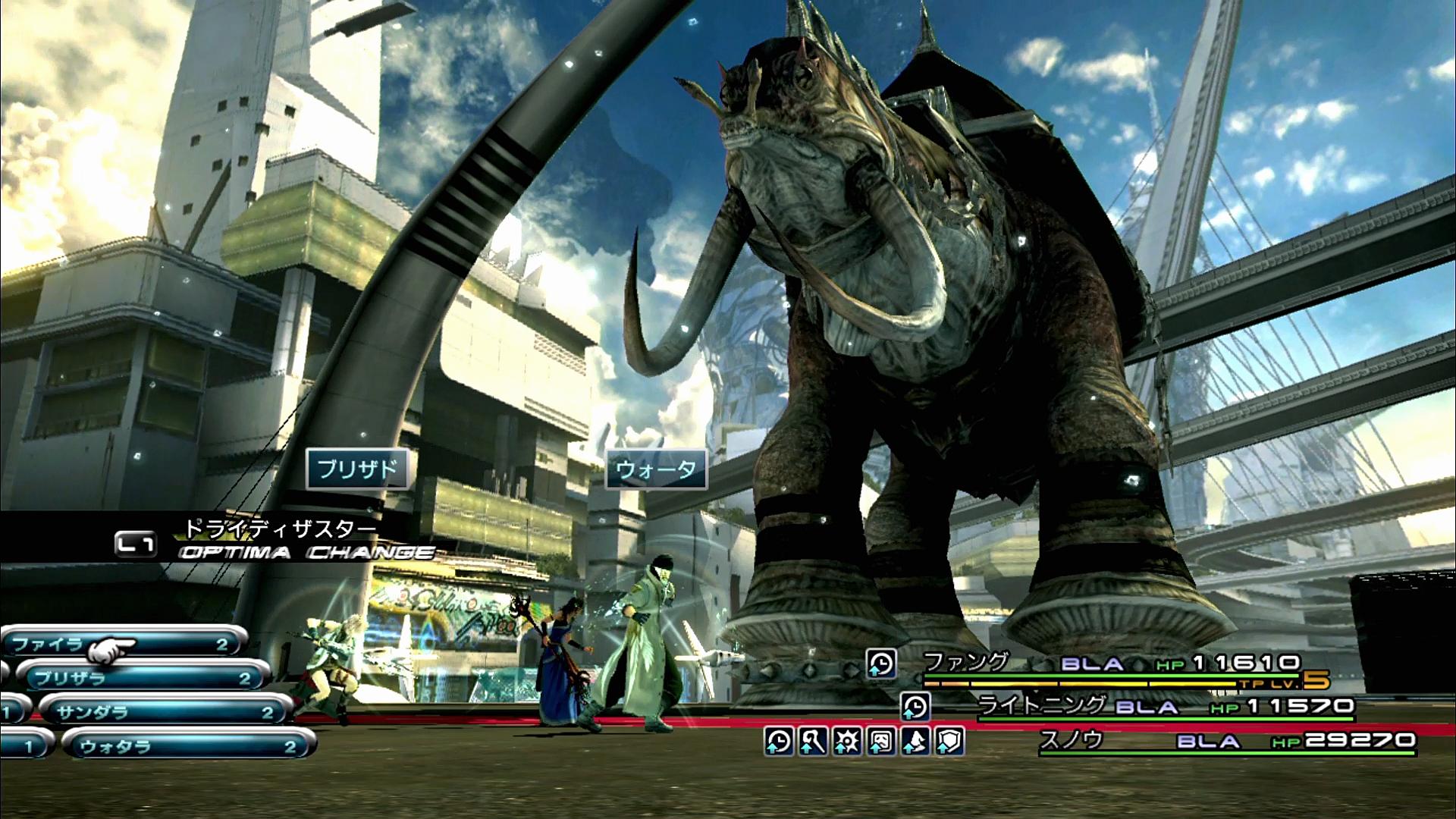This screenshot has width=1456, height=819.
Task: Click the shield buff status icon
Action: tap(949, 741)
